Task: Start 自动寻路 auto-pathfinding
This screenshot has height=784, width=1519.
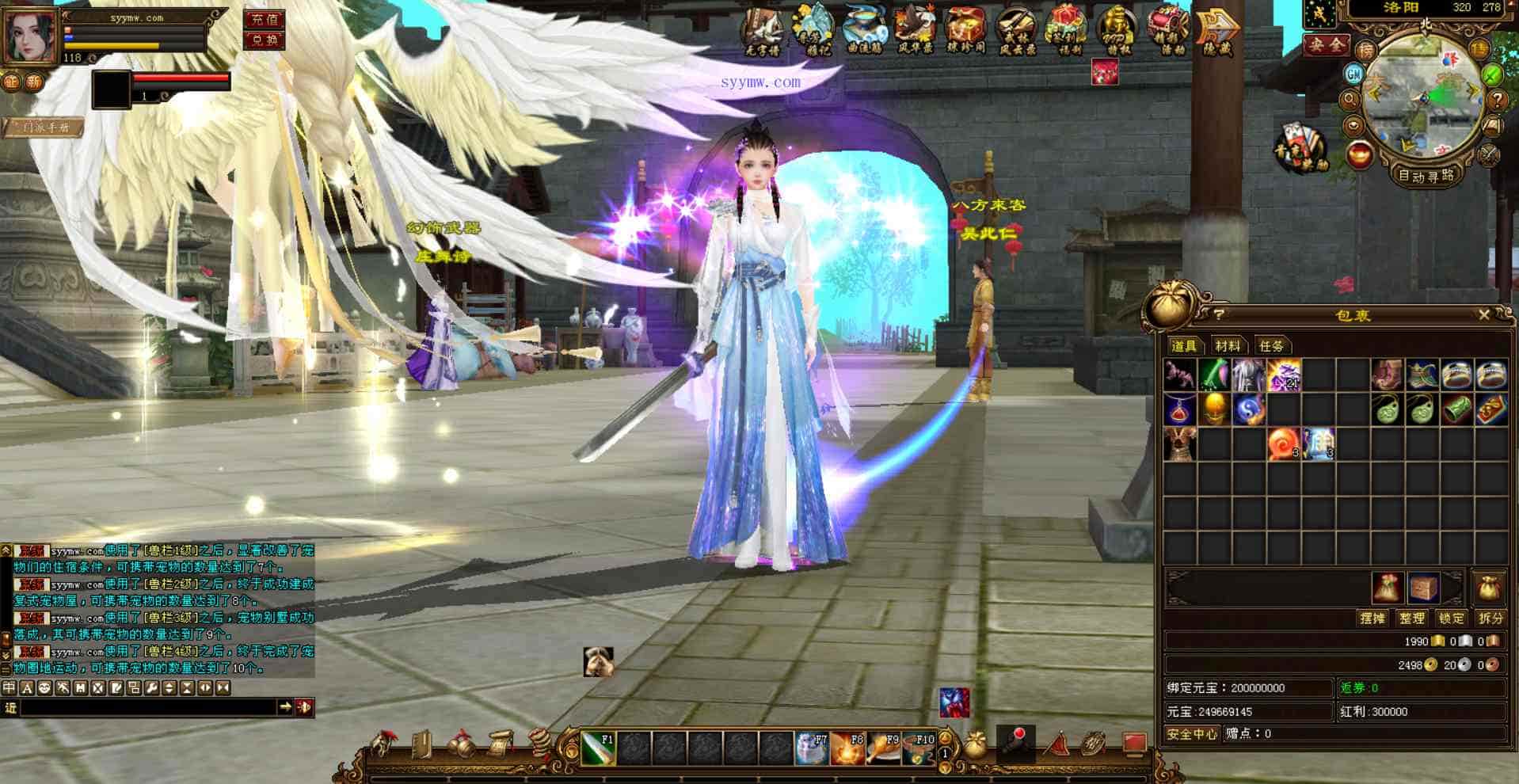Action: (1426, 176)
